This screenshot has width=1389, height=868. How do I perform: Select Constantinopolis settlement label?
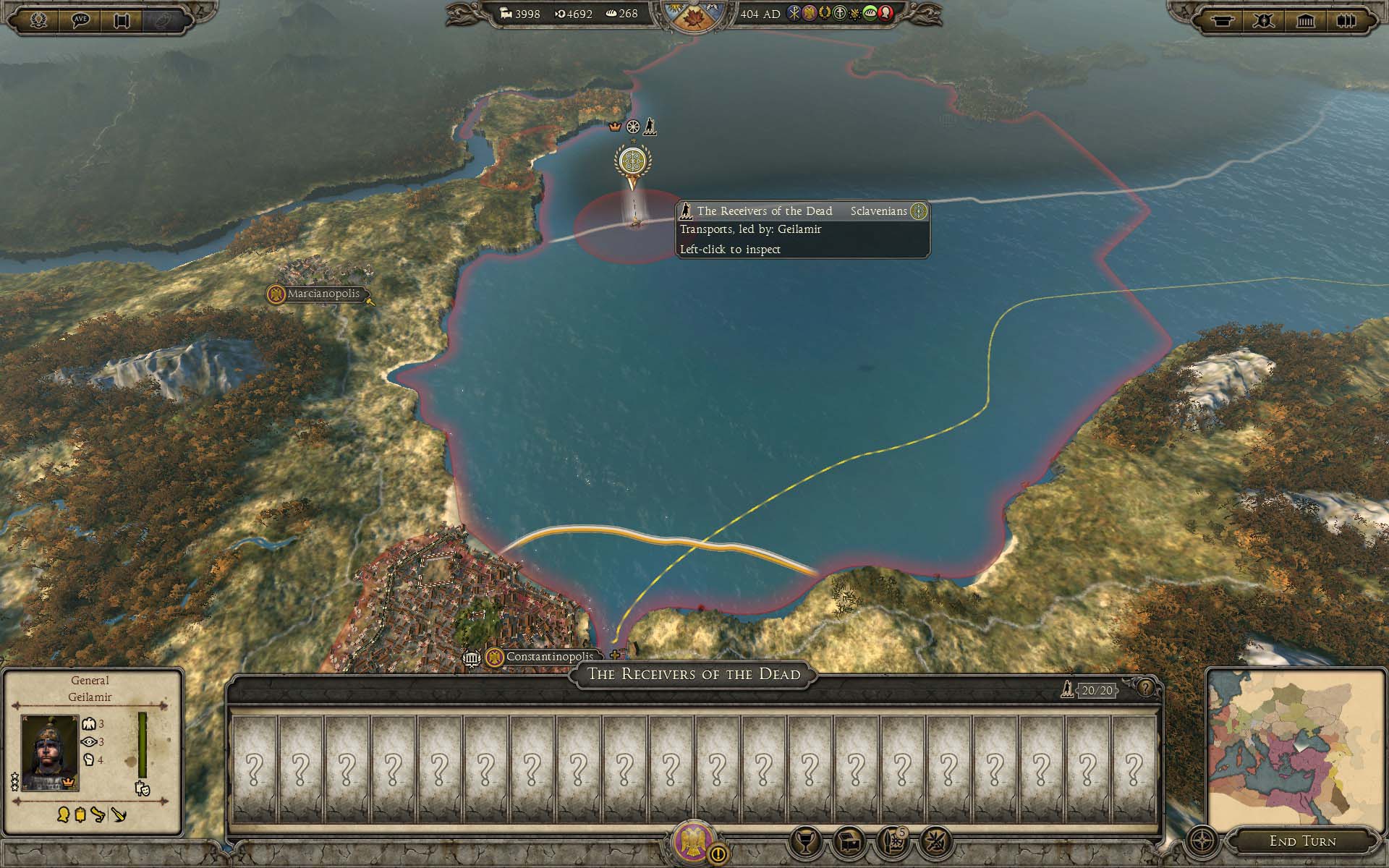[548, 657]
